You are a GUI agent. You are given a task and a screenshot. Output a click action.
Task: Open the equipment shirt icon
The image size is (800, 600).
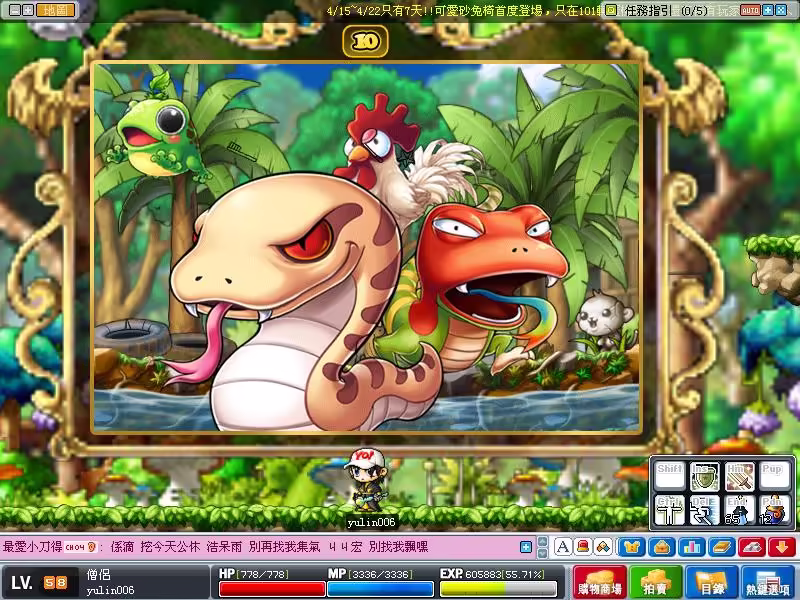click(x=632, y=547)
